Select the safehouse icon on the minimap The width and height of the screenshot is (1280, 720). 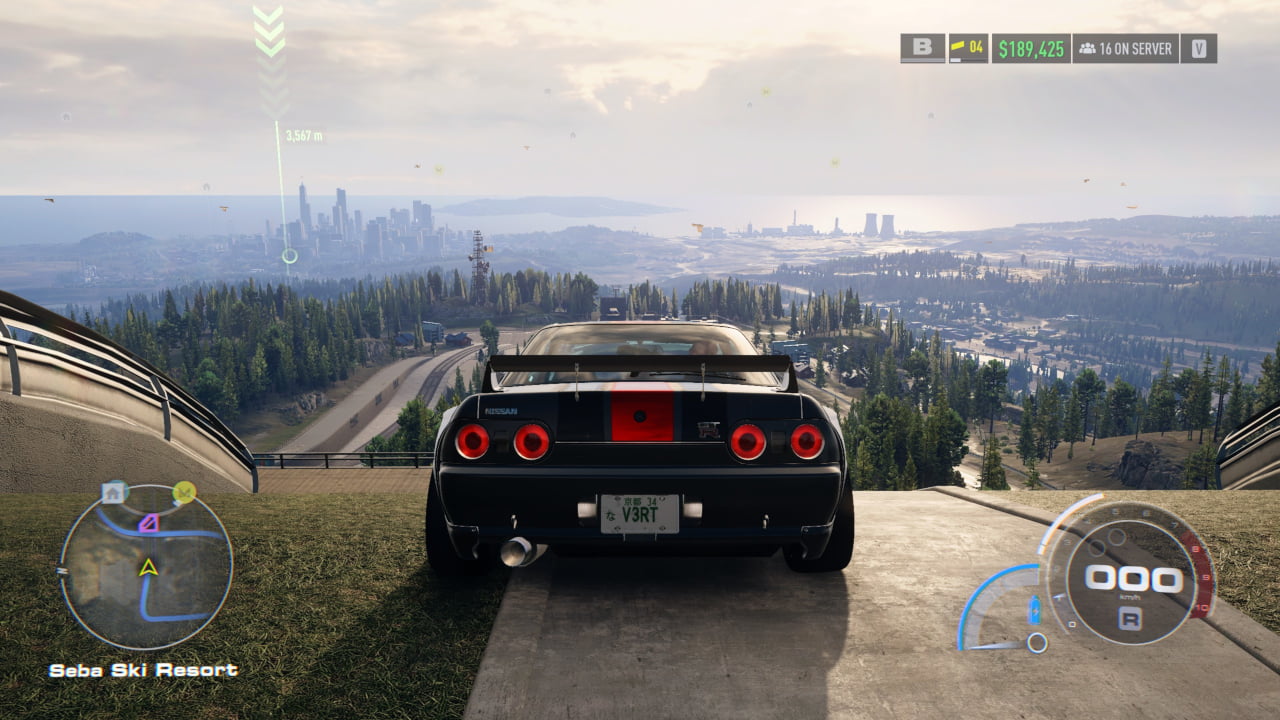(x=114, y=492)
